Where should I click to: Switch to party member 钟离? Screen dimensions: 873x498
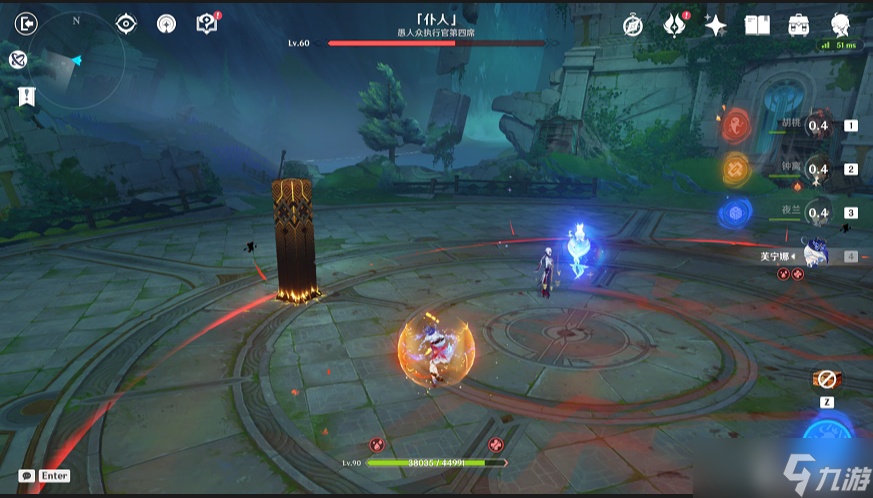[819, 170]
